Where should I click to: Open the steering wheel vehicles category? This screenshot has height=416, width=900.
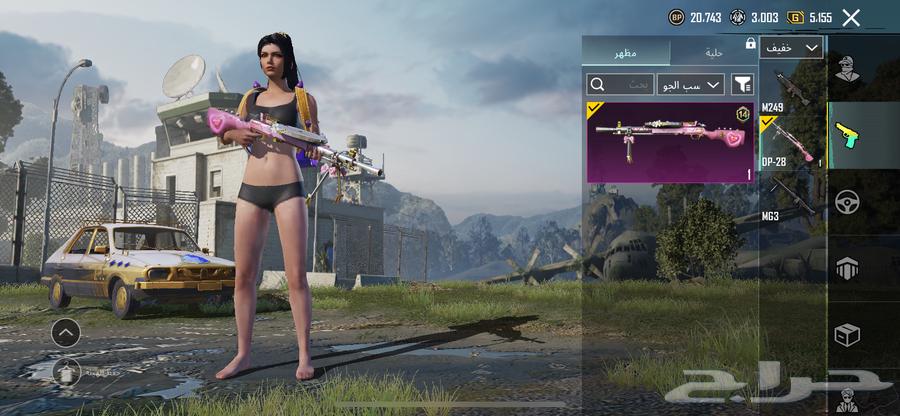pyautogui.click(x=847, y=202)
